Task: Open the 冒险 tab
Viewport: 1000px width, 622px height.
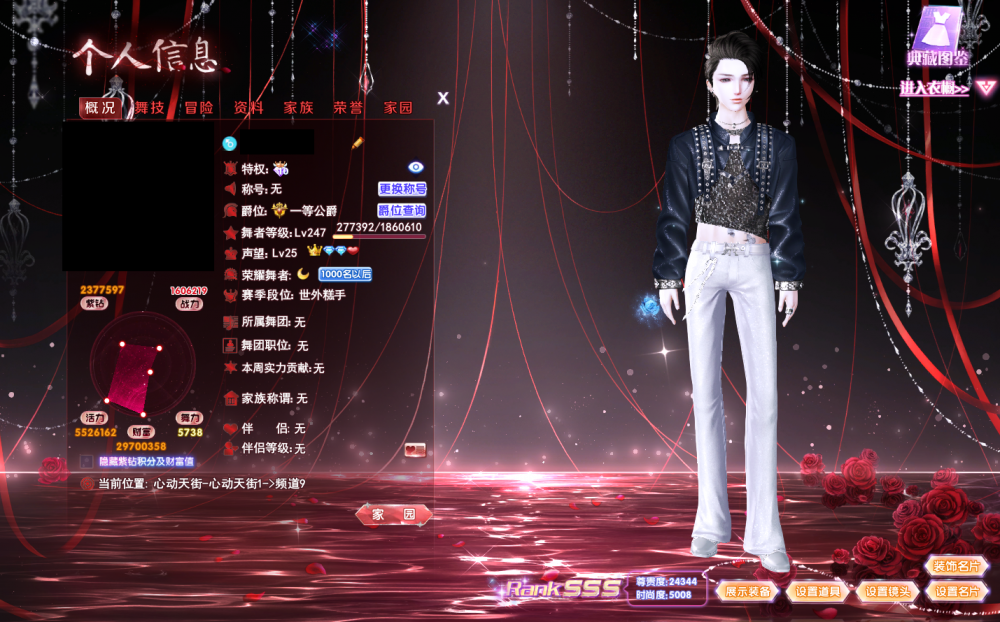Action: tap(198, 108)
